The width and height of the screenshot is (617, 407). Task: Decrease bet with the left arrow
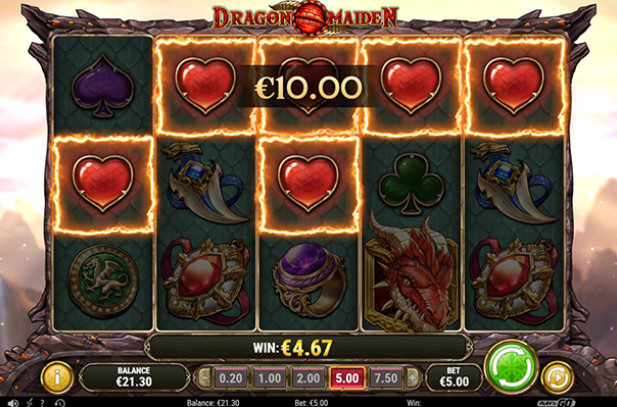tap(205, 378)
